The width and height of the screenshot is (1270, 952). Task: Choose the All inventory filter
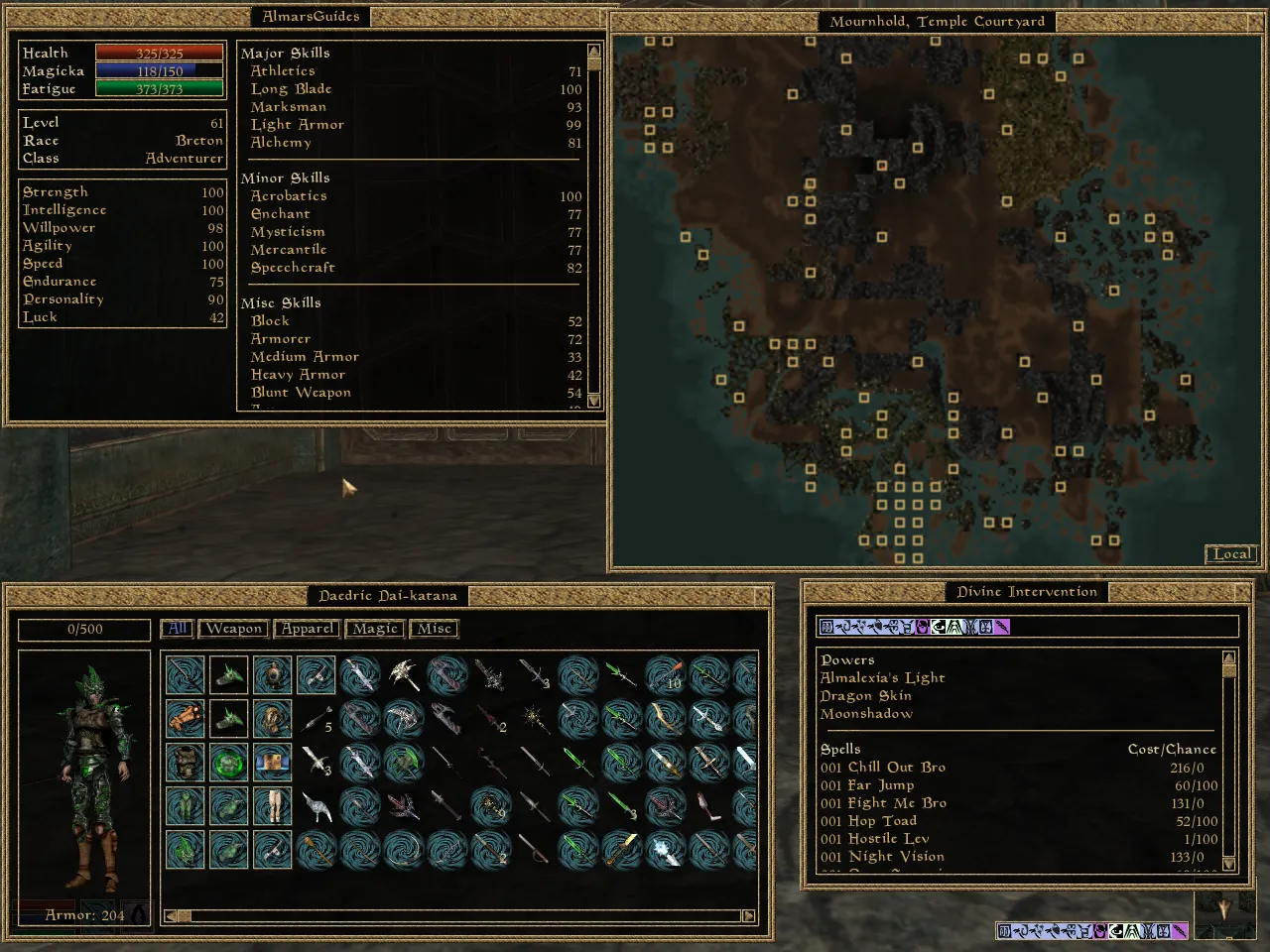177,629
